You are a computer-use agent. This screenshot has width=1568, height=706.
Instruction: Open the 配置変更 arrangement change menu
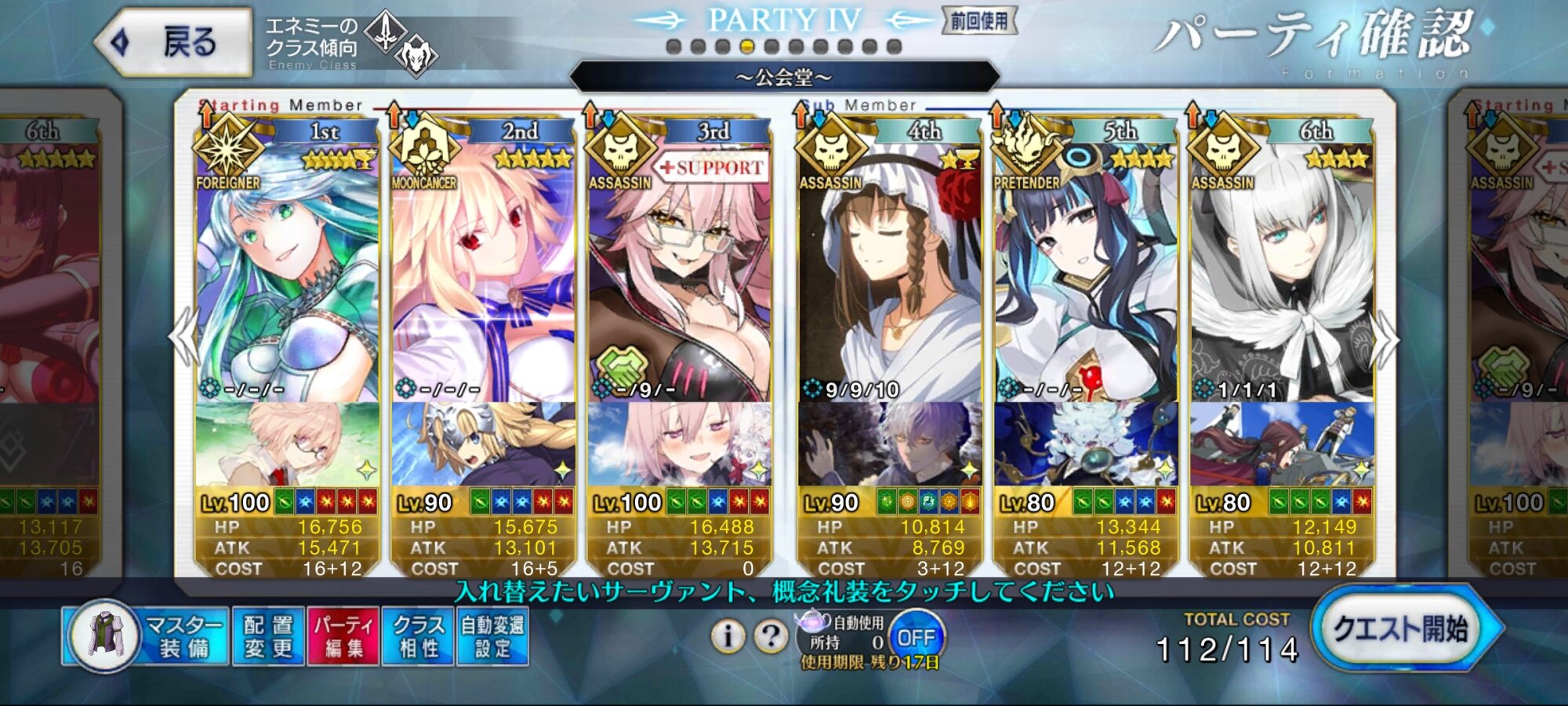[x=268, y=636]
